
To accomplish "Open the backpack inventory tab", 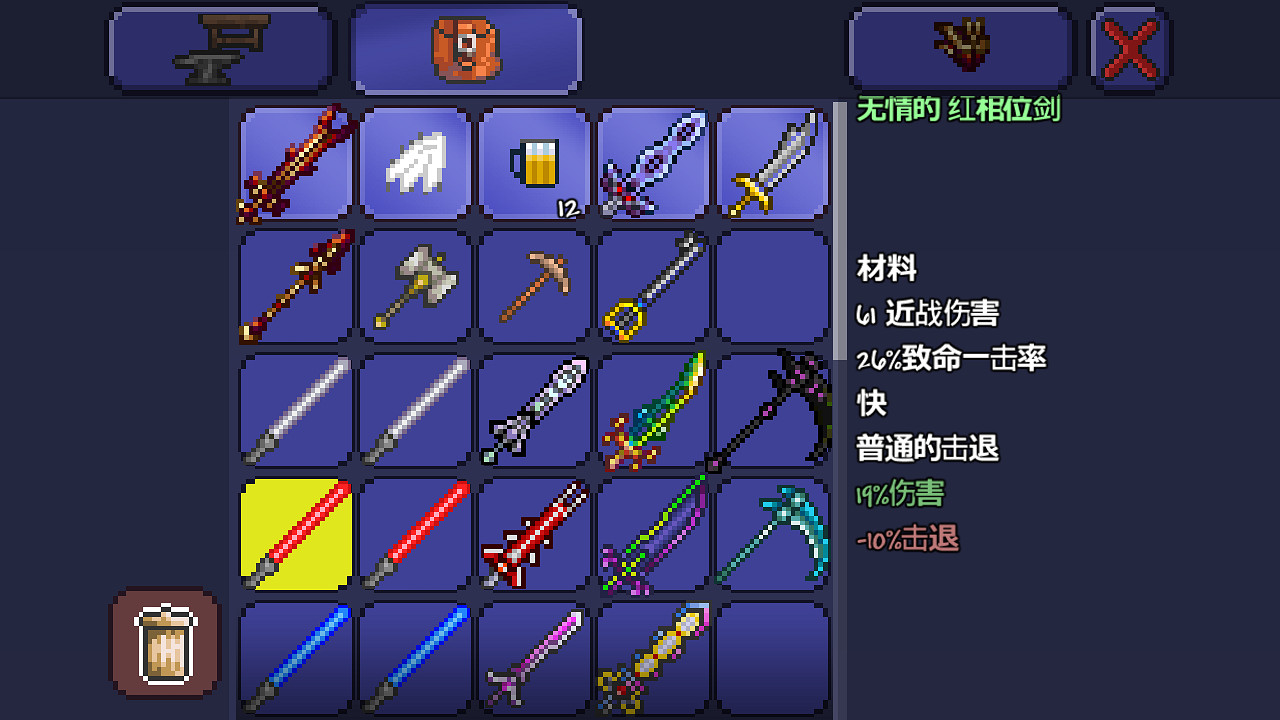I will [x=465, y=47].
